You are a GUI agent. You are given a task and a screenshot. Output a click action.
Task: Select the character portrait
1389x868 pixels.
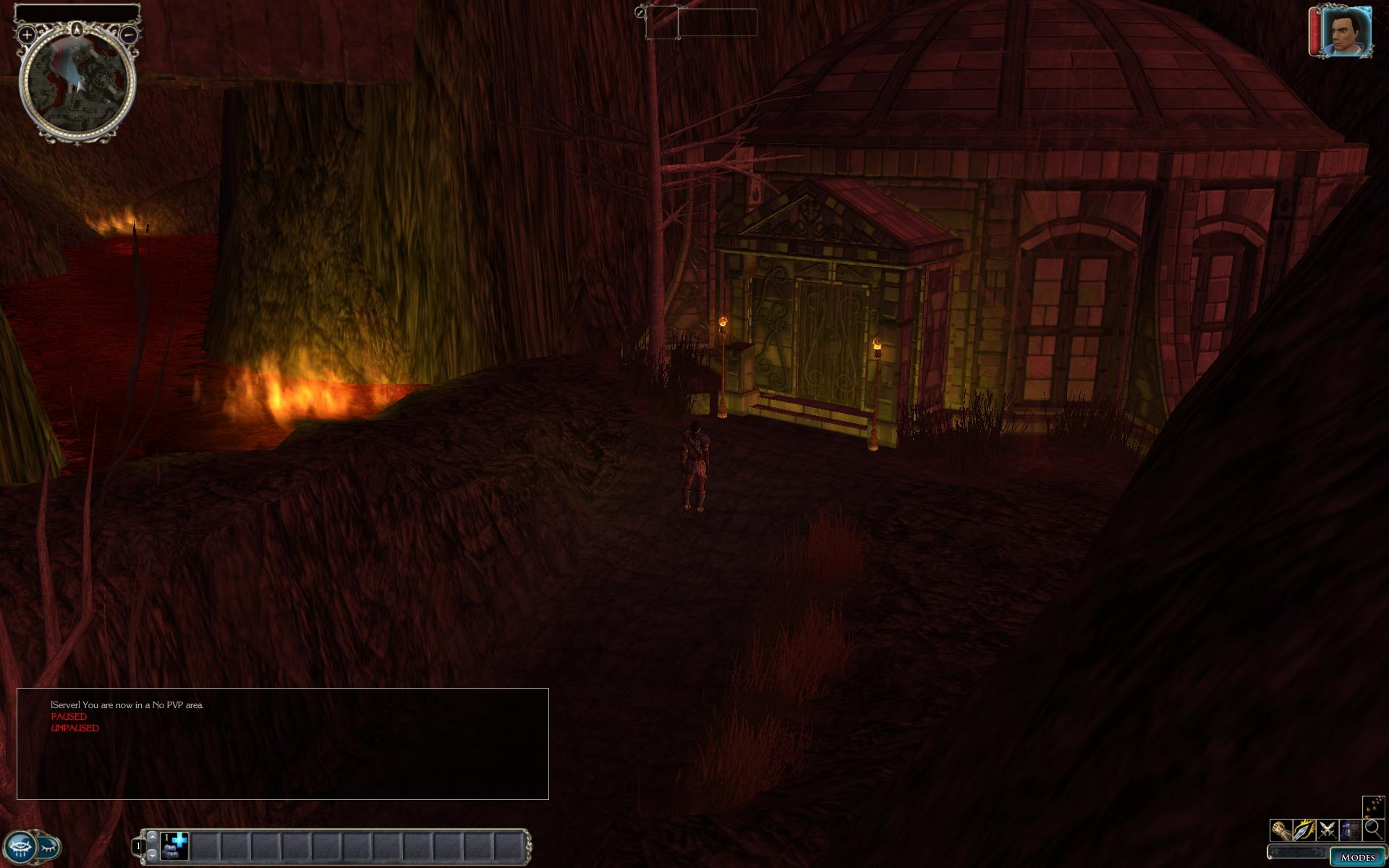tap(1346, 32)
